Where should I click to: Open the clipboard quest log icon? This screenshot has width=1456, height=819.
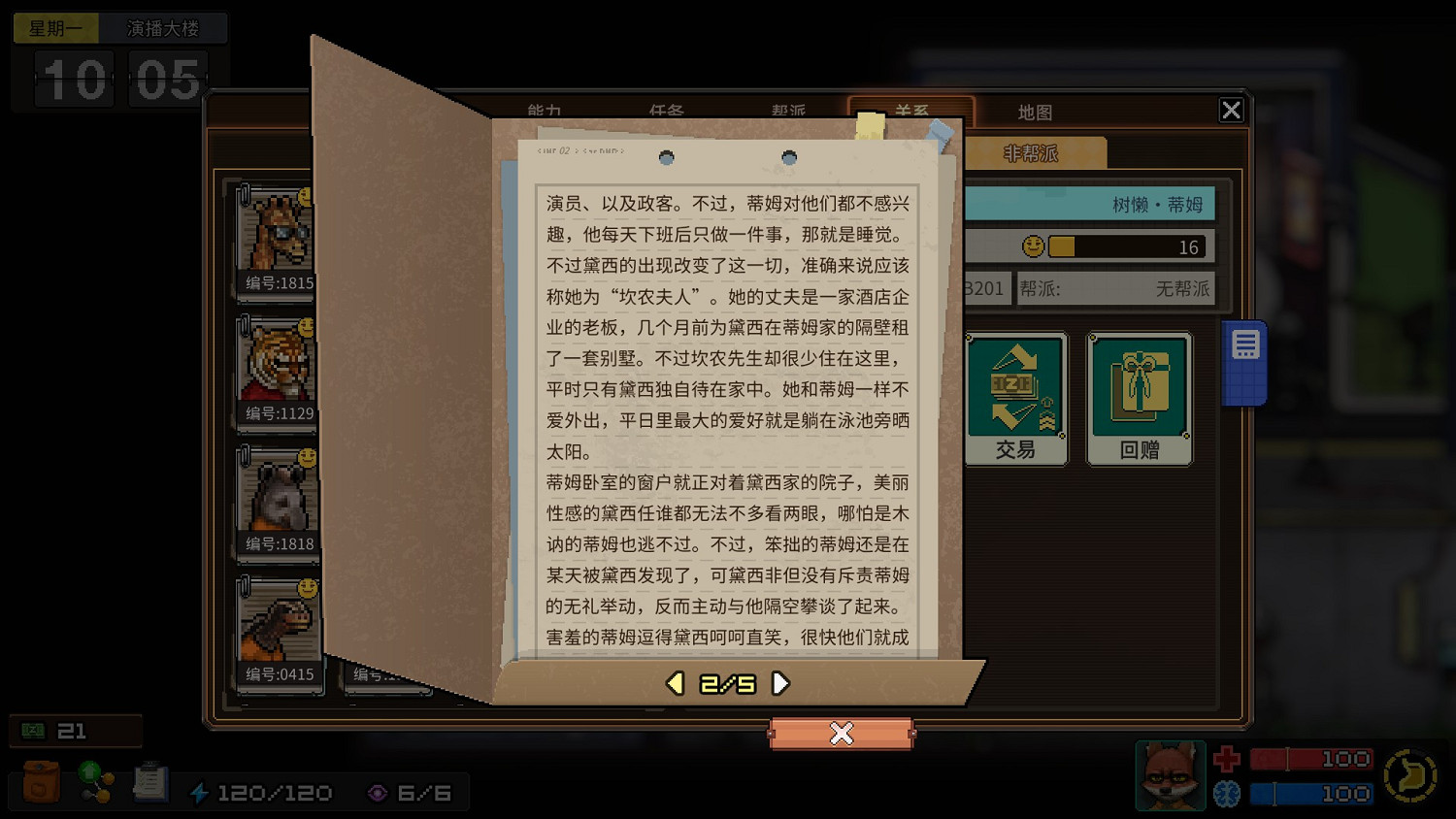[x=150, y=781]
